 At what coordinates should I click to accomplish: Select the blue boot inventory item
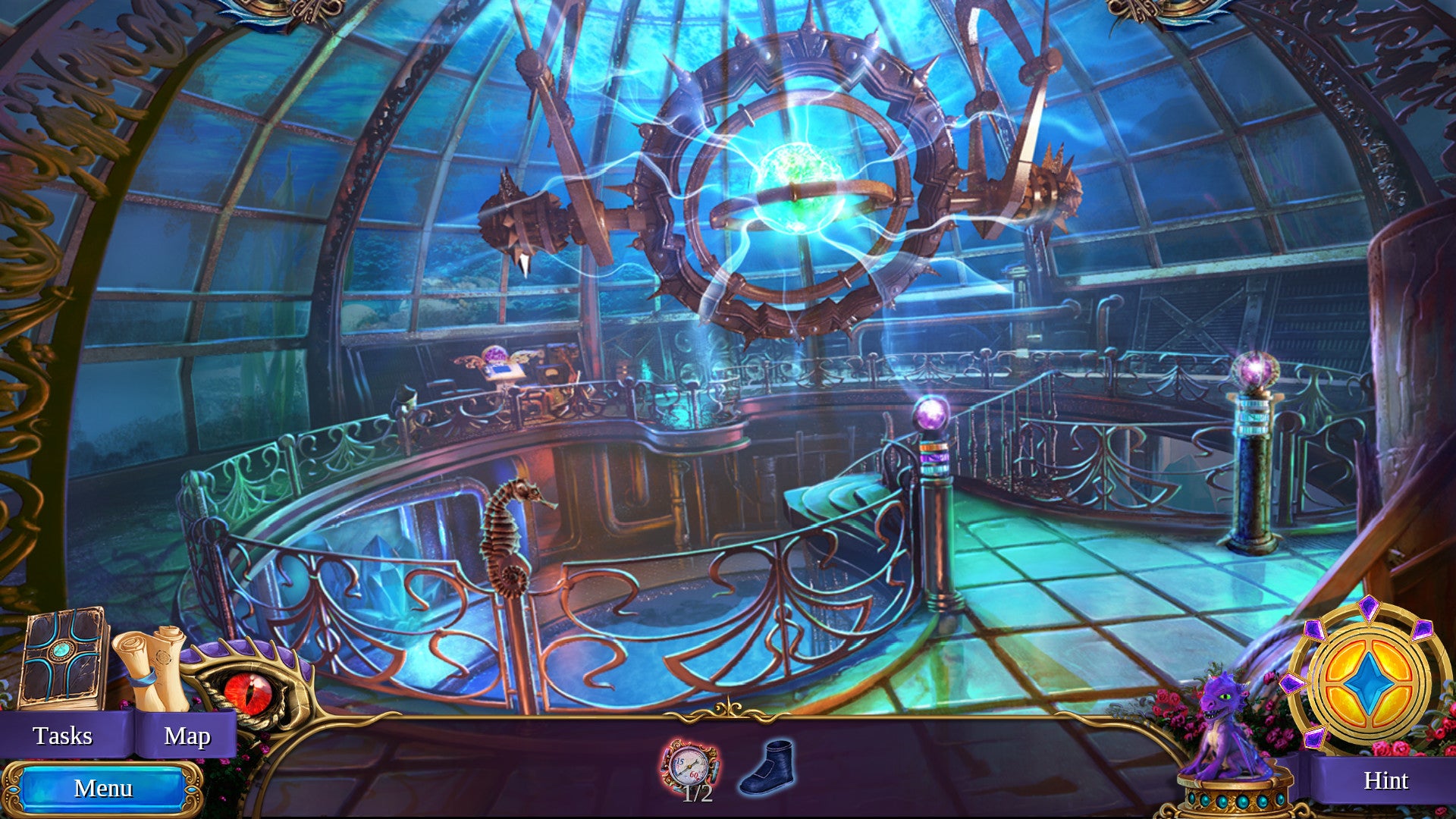(x=767, y=767)
